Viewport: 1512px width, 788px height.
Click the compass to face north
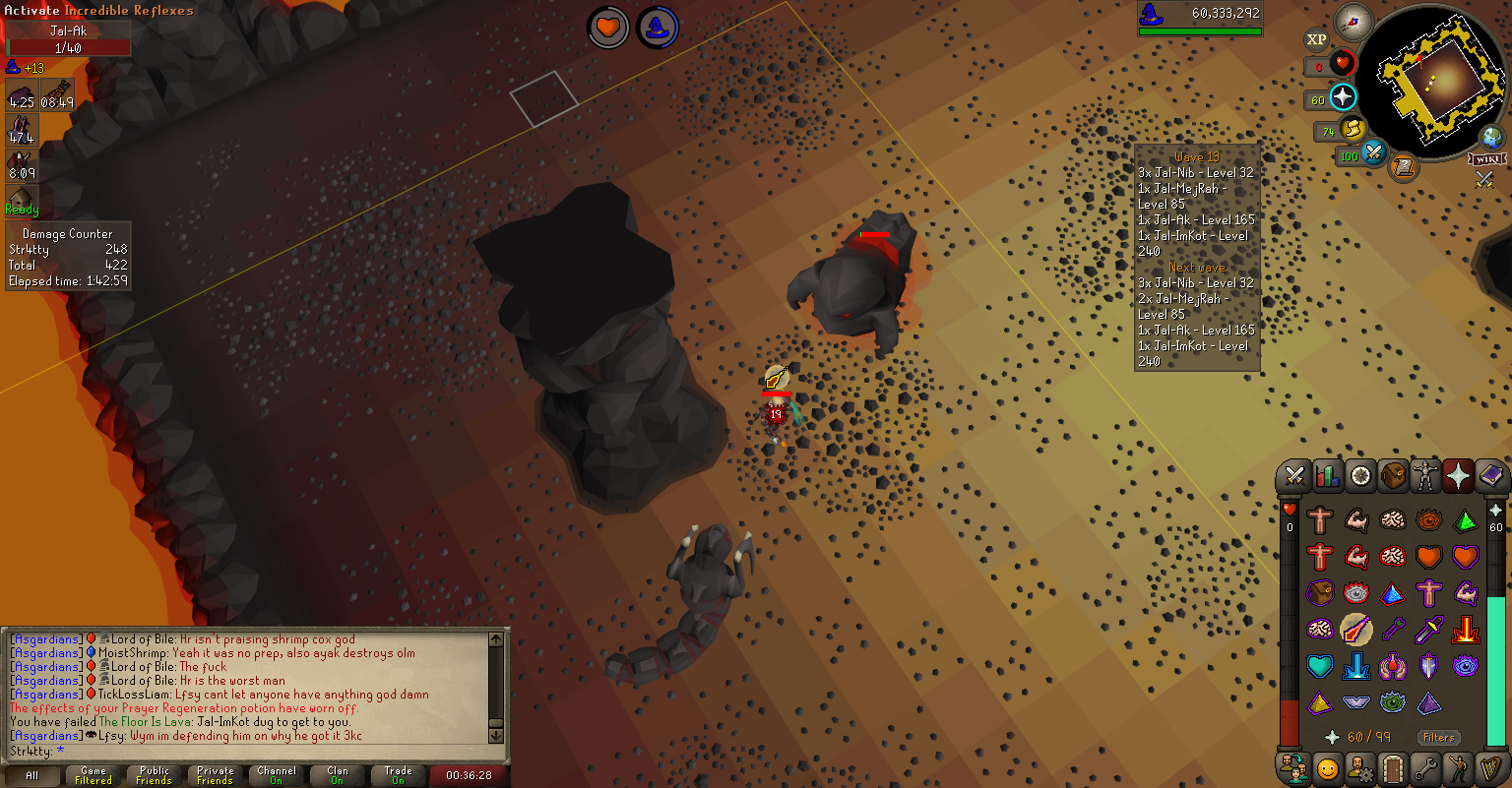pyautogui.click(x=1354, y=22)
